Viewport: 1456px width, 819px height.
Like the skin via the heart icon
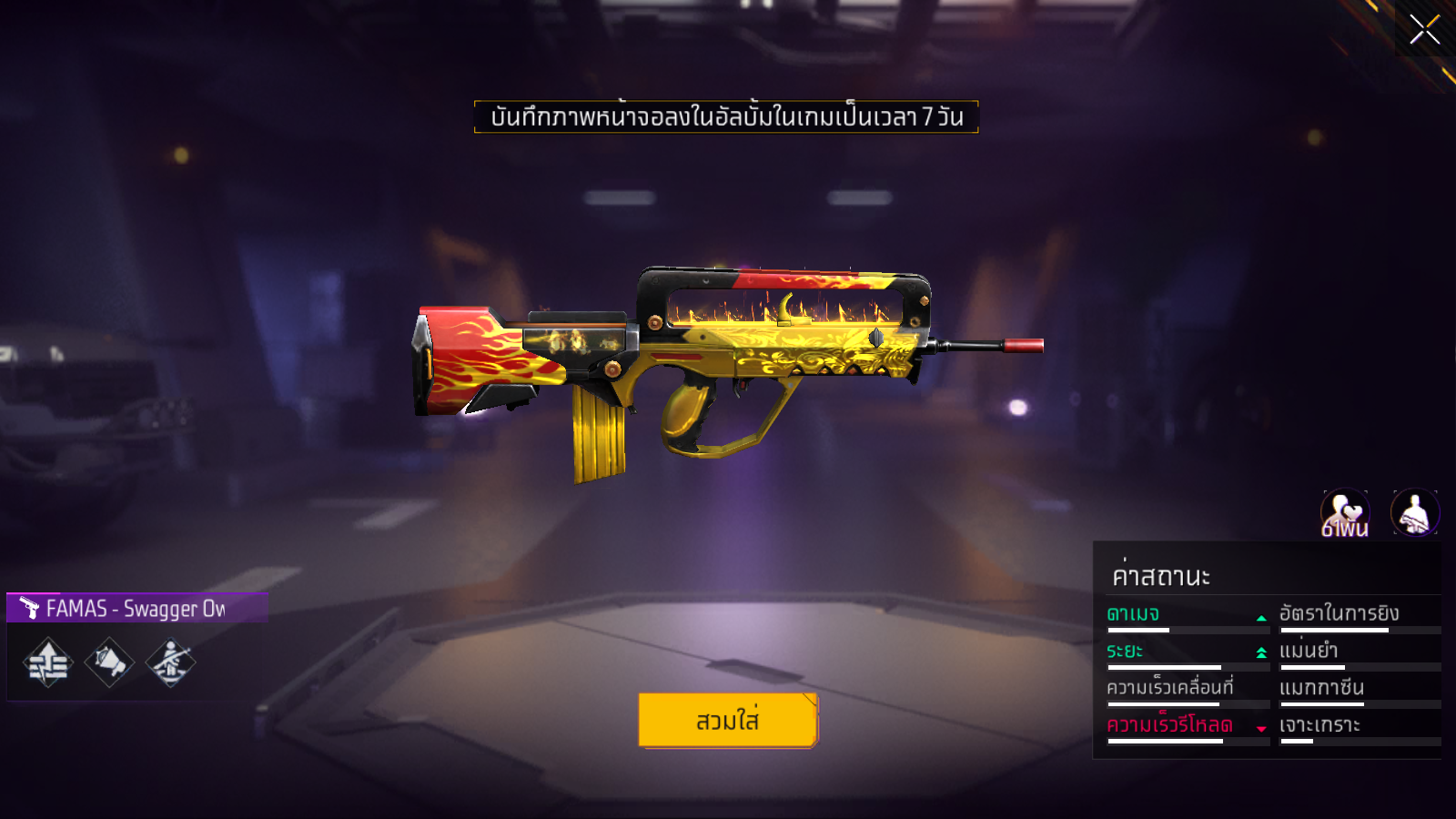coord(1345,512)
